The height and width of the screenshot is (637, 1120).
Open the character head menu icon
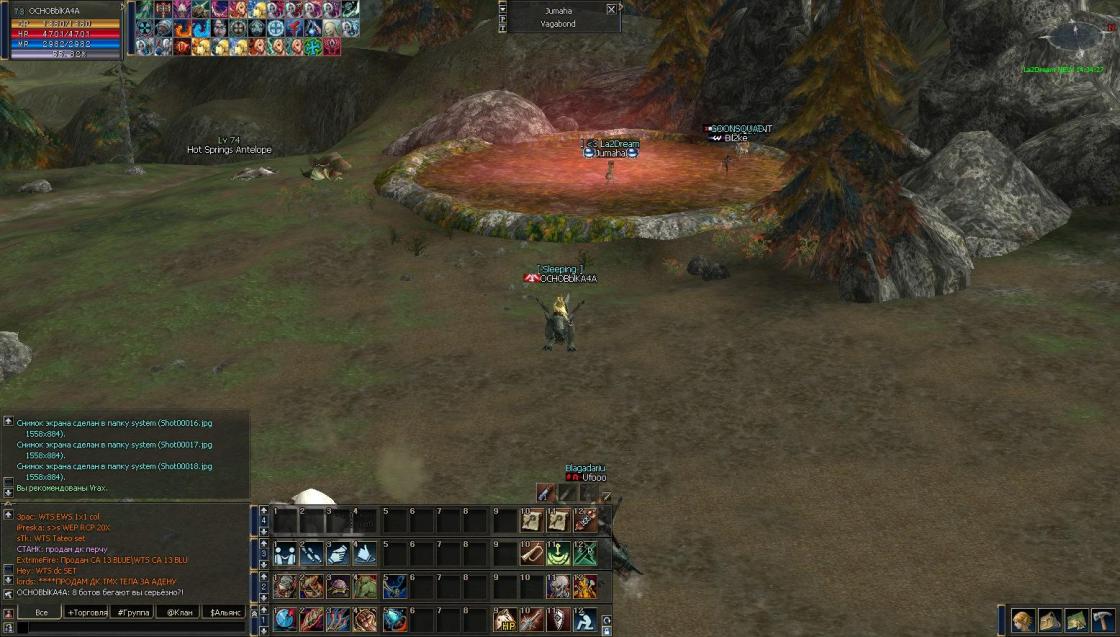1023,619
